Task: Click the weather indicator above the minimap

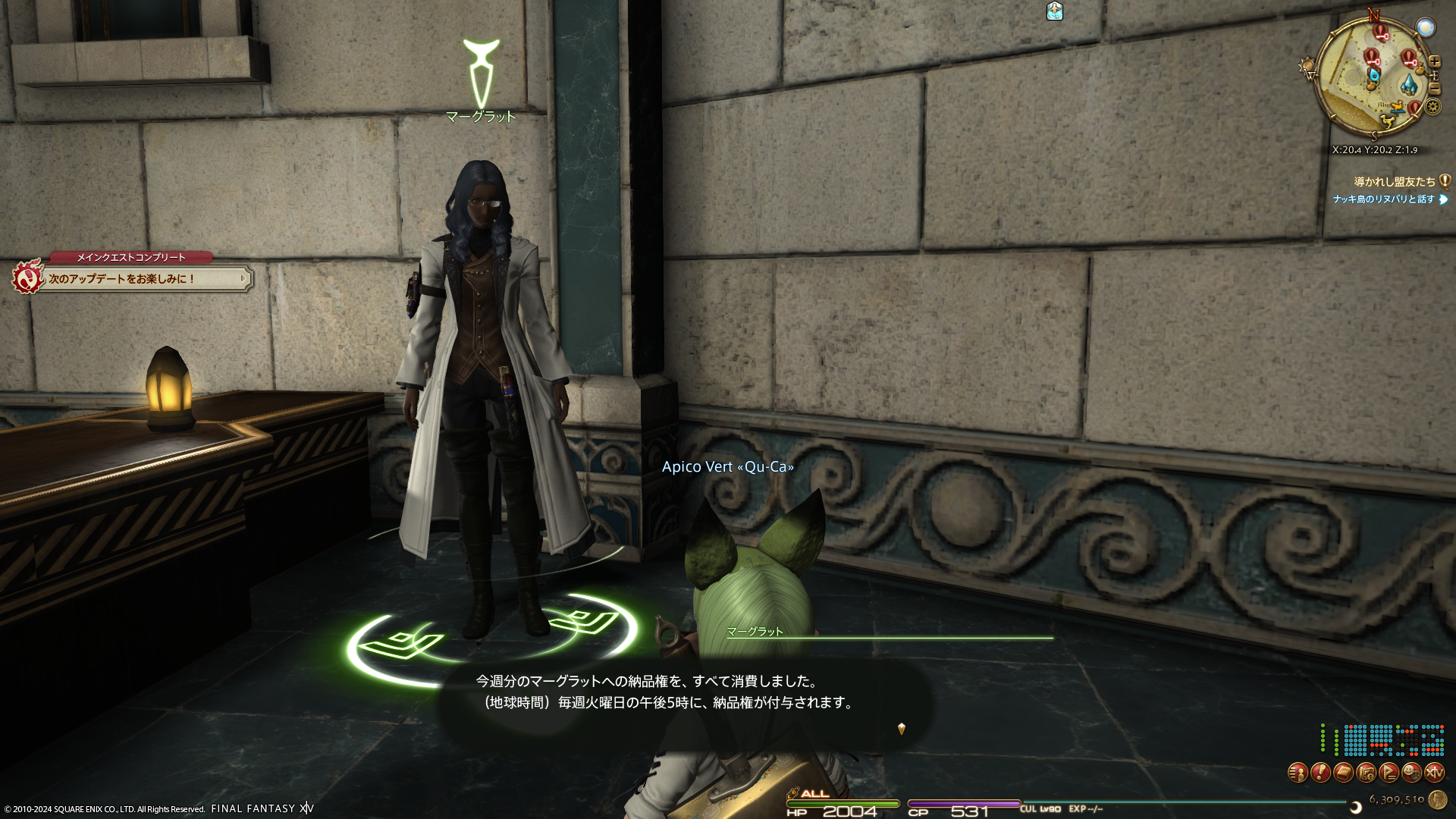Action: (x=1426, y=28)
